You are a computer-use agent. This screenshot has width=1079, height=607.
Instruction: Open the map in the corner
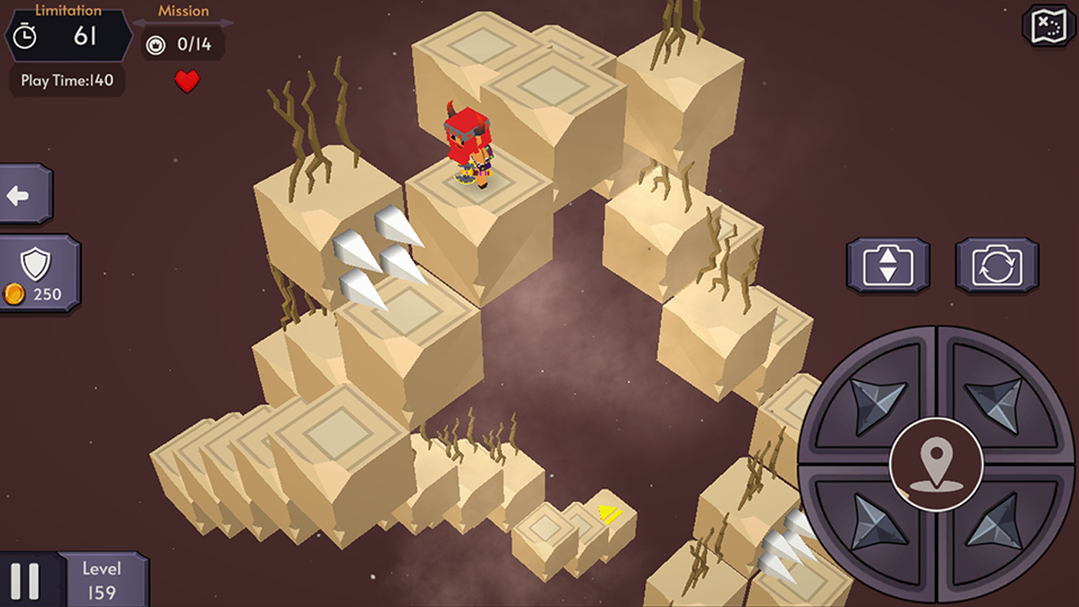(1047, 26)
